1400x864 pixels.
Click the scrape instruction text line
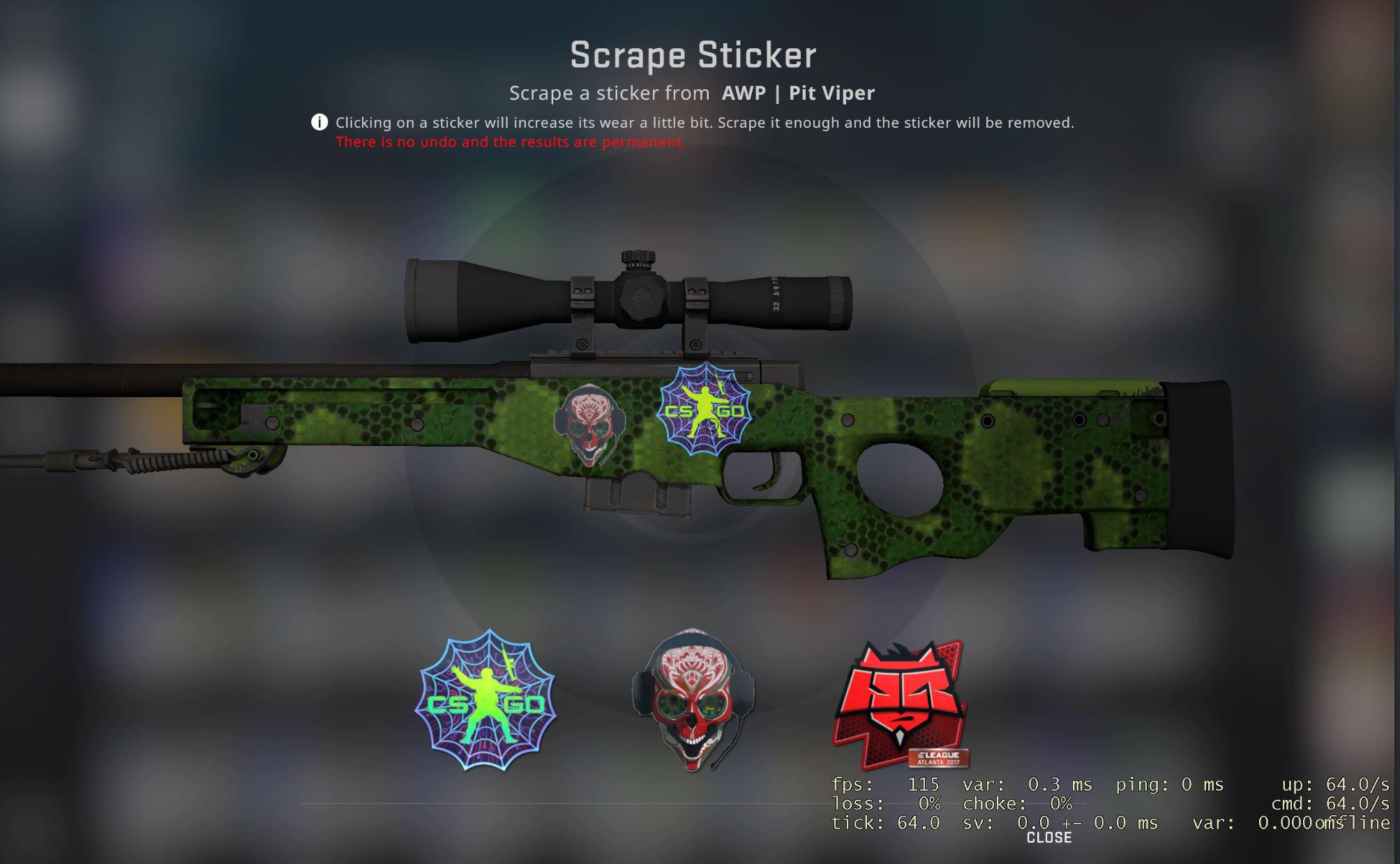[705, 123]
